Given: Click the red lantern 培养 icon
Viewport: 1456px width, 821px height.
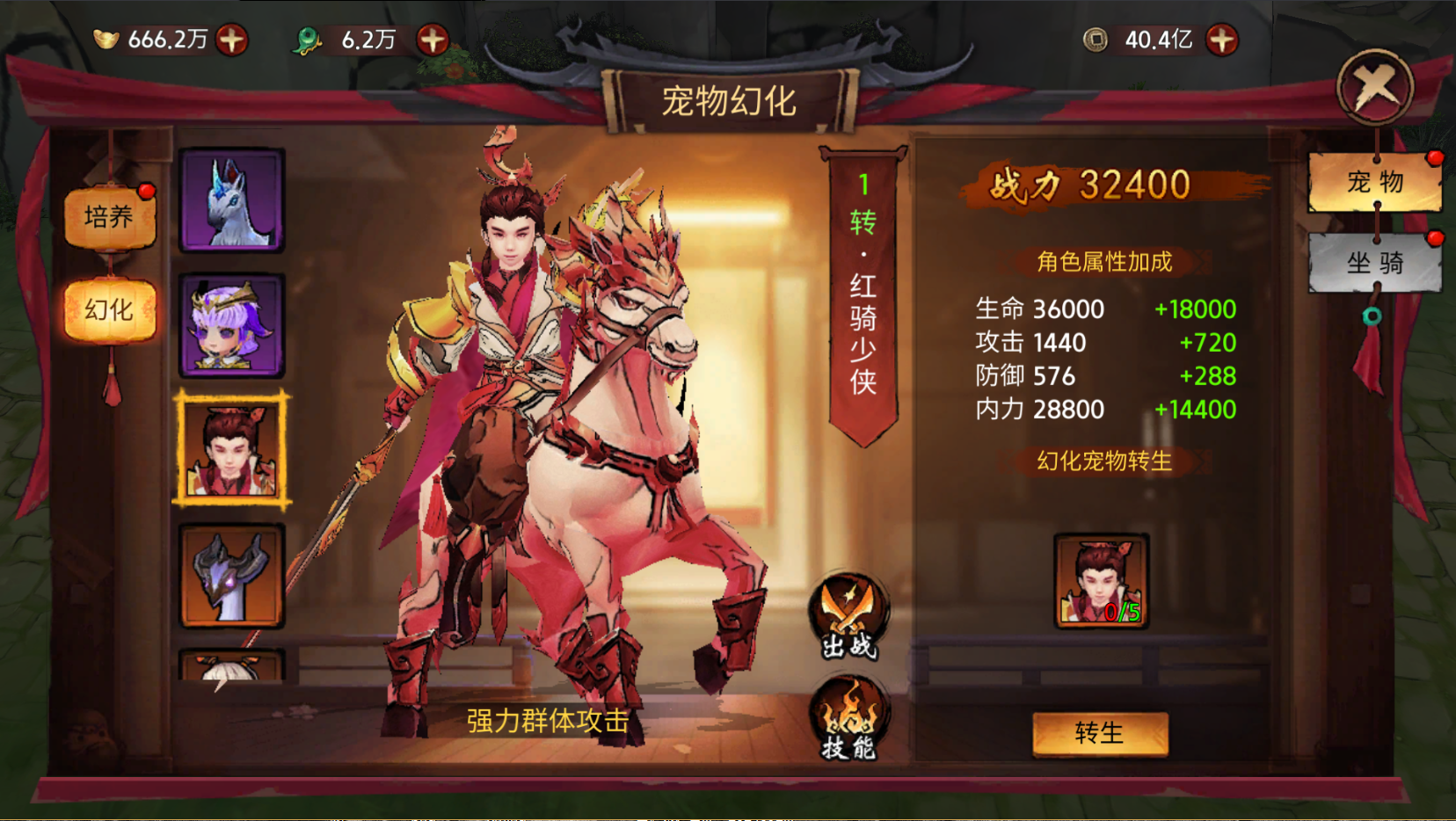Looking at the screenshot, I should click(112, 215).
